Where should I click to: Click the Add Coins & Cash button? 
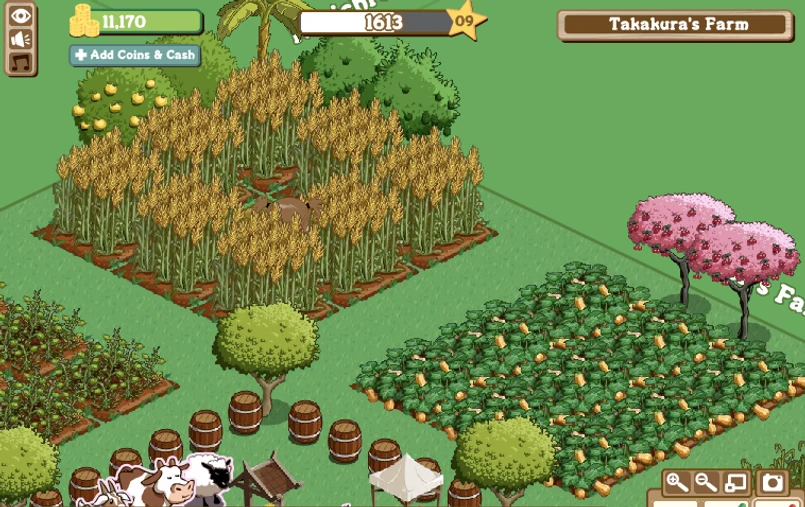coord(135,55)
